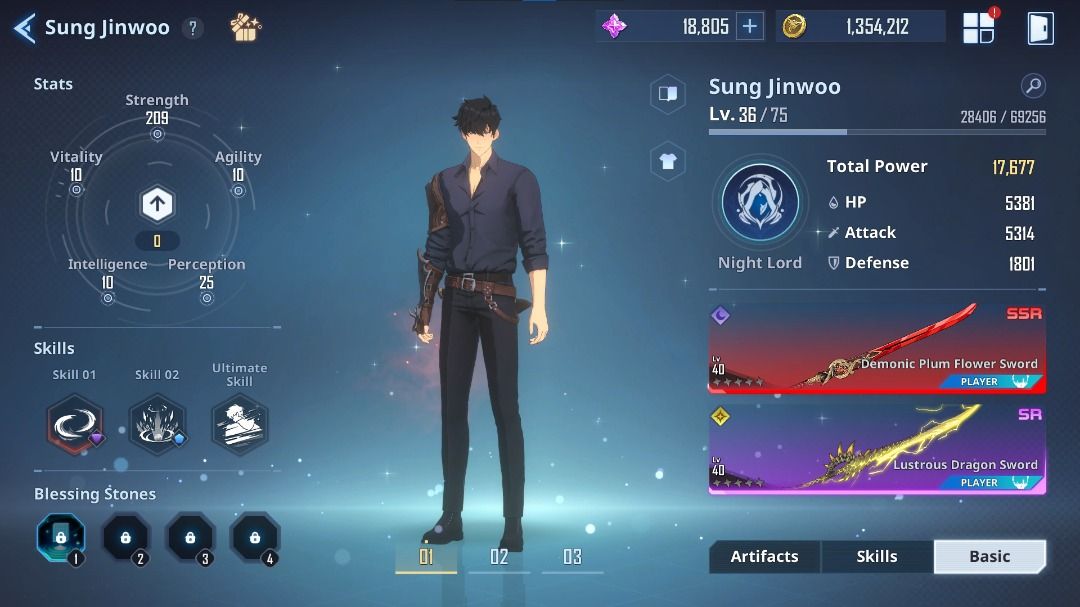Switch to preset 03
1080x607 pixels.
(572, 557)
